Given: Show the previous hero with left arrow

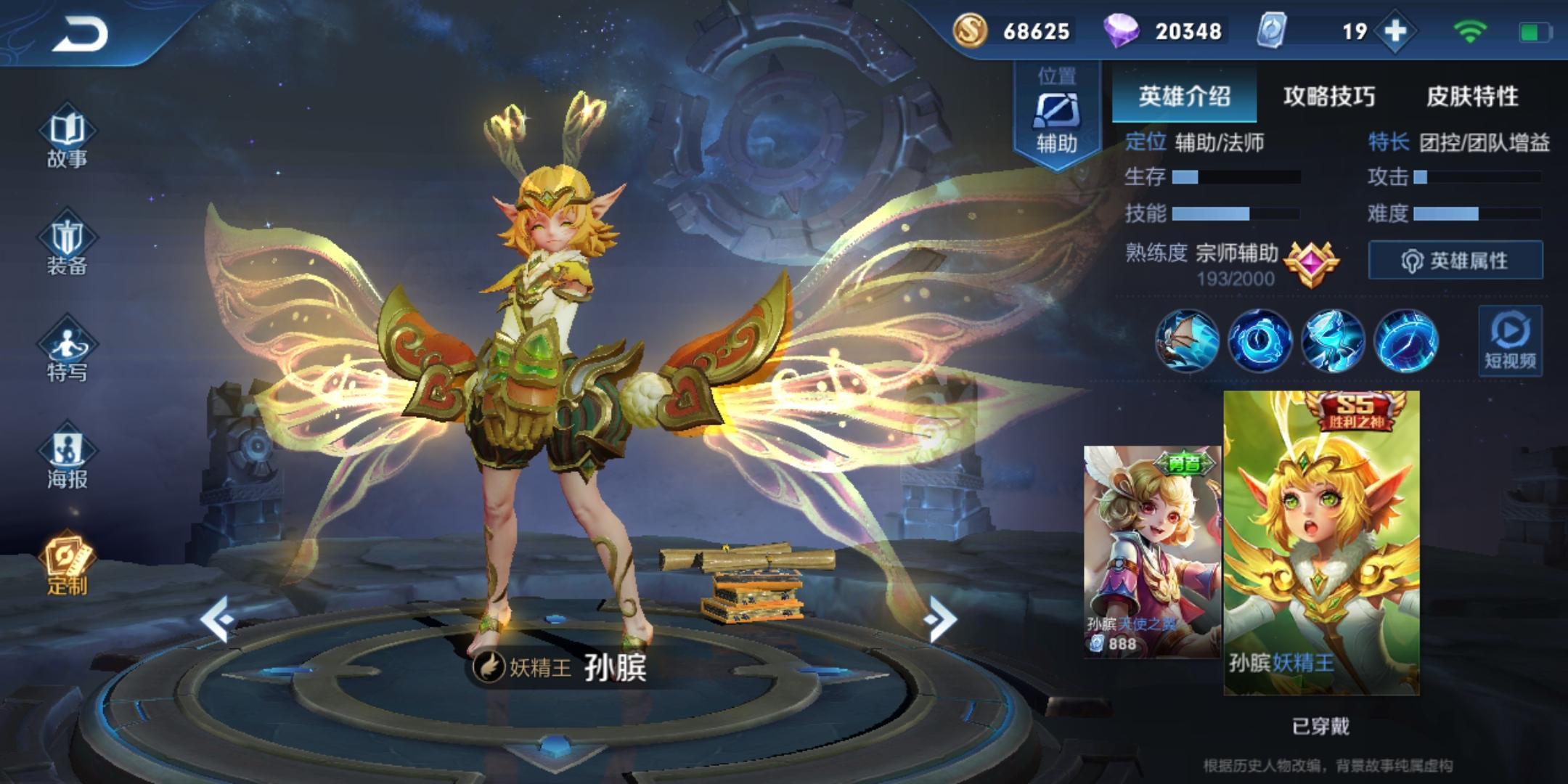Looking at the screenshot, I should (x=218, y=619).
